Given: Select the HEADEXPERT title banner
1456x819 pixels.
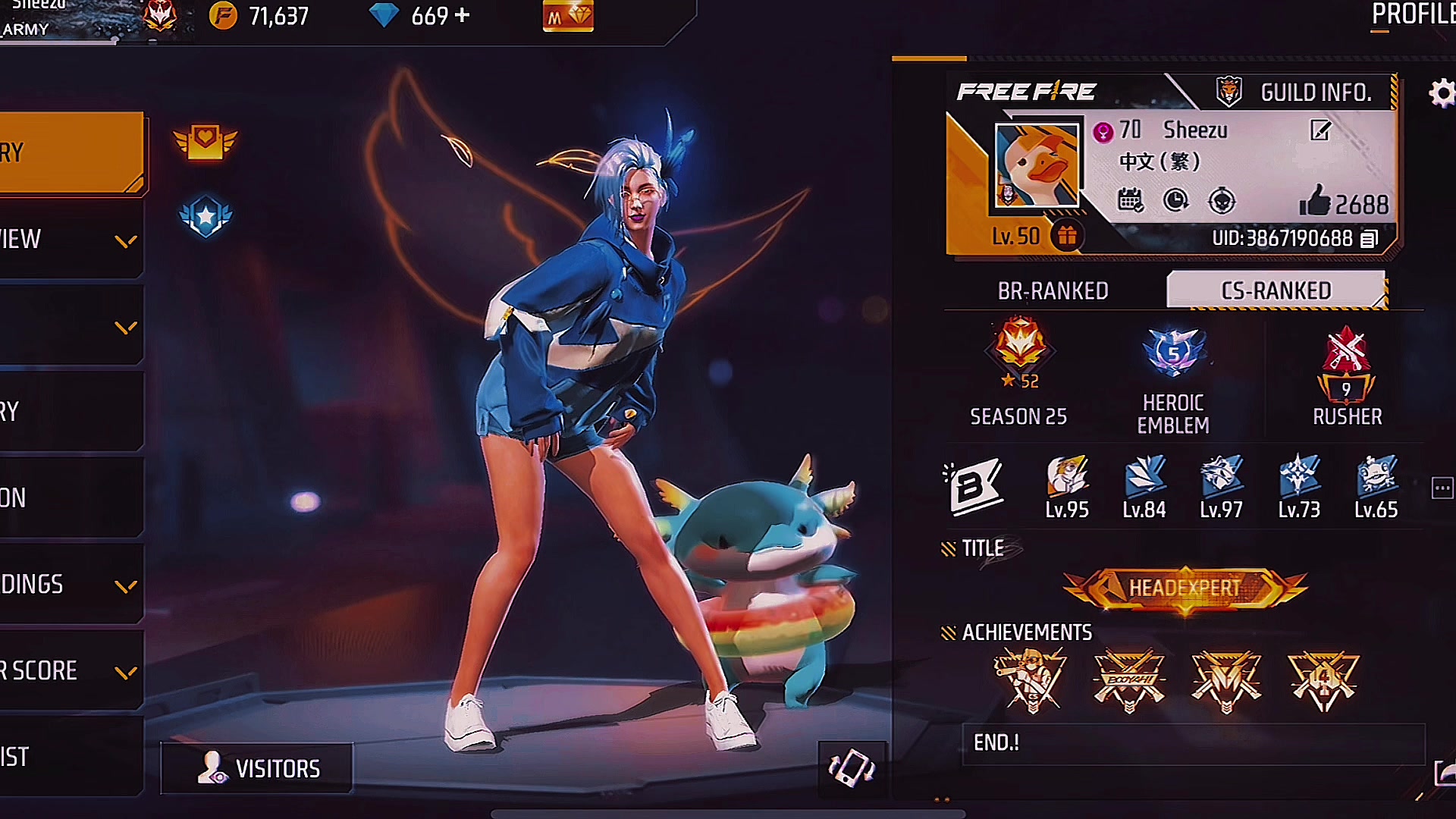Looking at the screenshot, I should click(1185, 588).
